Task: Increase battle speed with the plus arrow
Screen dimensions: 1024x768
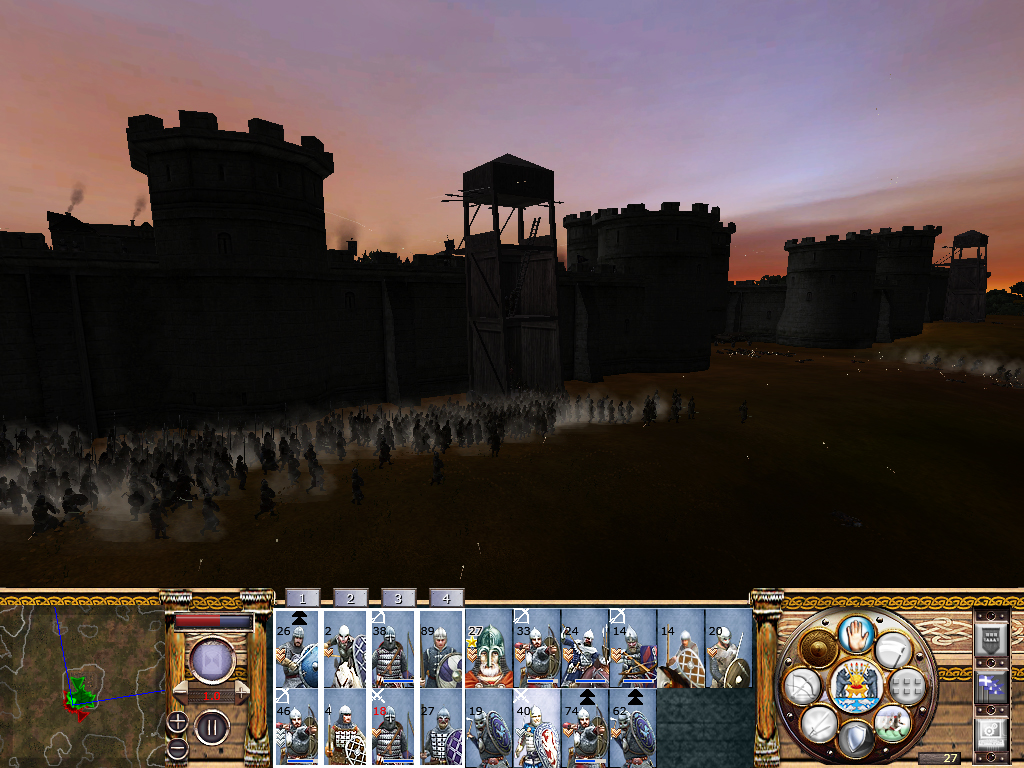Action: pos(242,692)
